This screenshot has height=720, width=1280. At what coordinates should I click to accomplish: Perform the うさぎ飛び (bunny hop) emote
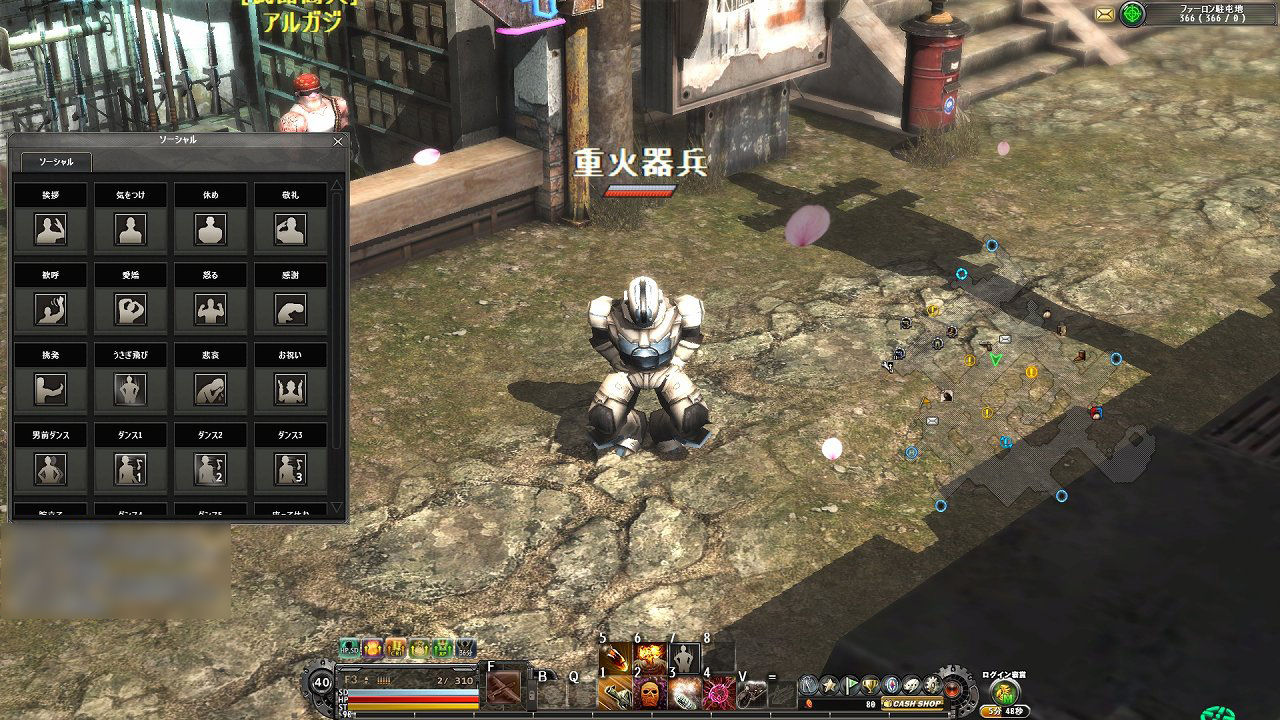[130, 390]
